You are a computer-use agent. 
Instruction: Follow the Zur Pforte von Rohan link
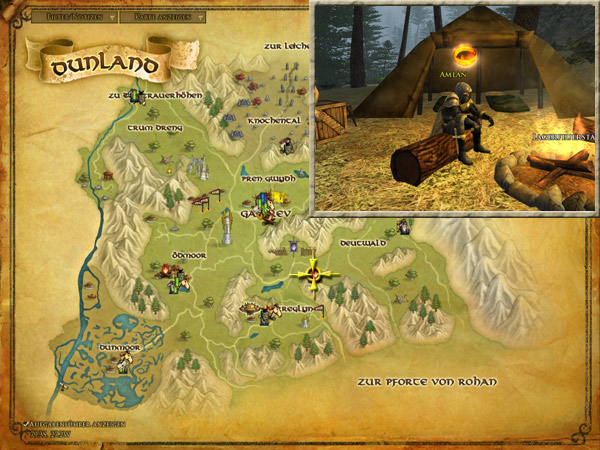tap(426, 382)
